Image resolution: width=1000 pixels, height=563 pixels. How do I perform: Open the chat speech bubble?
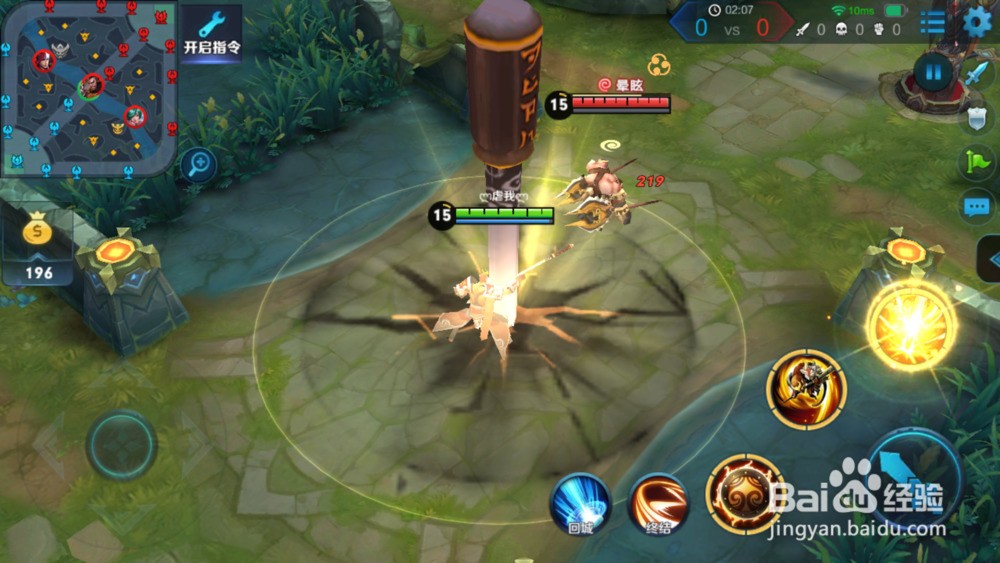click(x=977, y=207)
